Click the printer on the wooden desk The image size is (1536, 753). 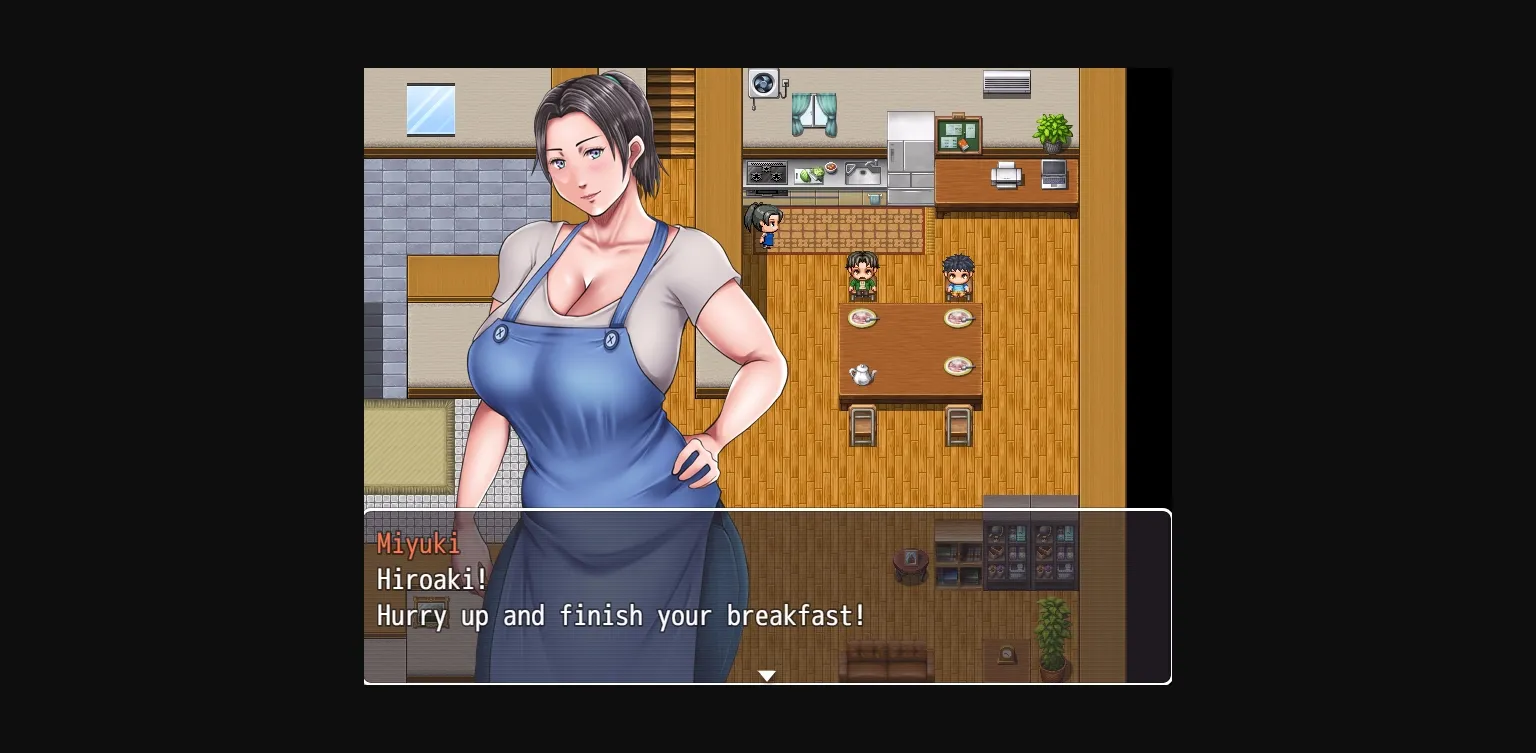[x=1006, y=177]
